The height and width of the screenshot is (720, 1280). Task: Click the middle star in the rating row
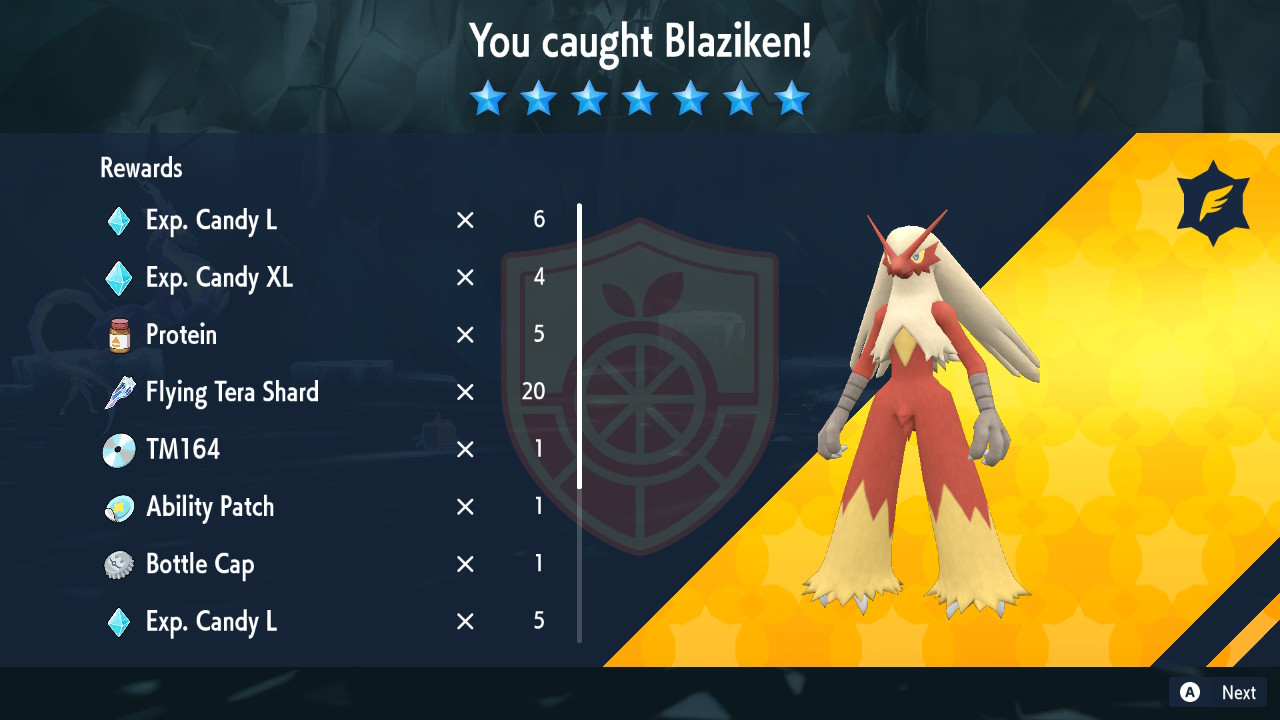pos(640,98)
